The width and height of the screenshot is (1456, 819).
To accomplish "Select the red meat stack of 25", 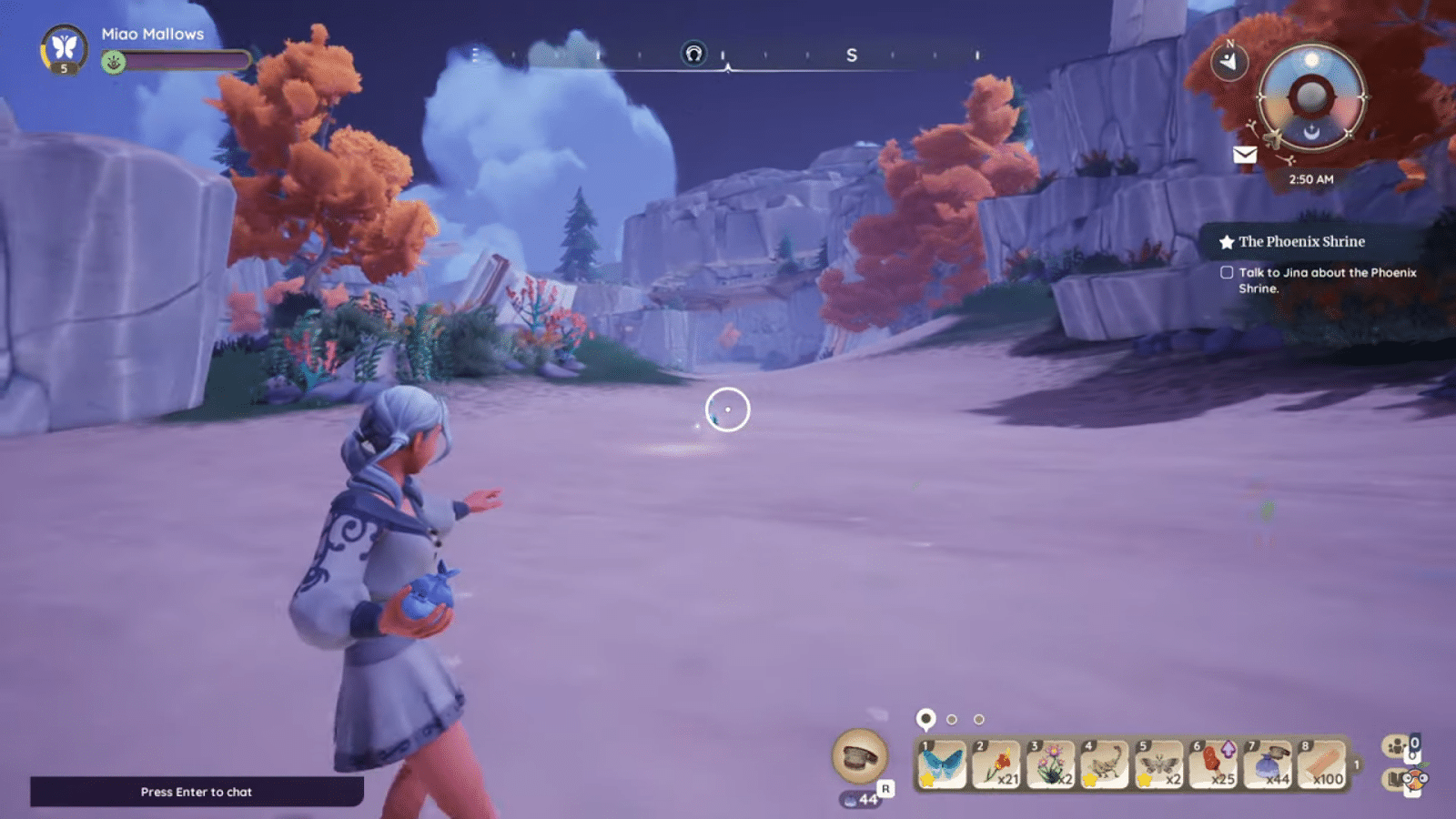I will (1214, 764).
